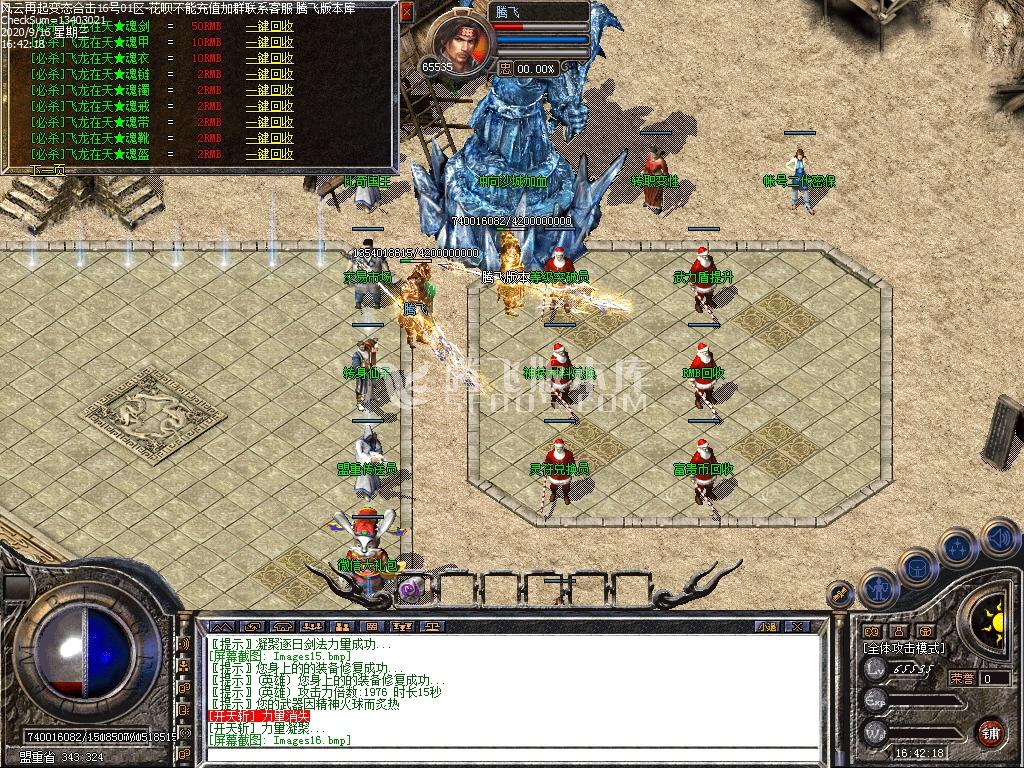The image size is (1024, 768).
Task: Open the blue bag round button
Action: [917, 566]
